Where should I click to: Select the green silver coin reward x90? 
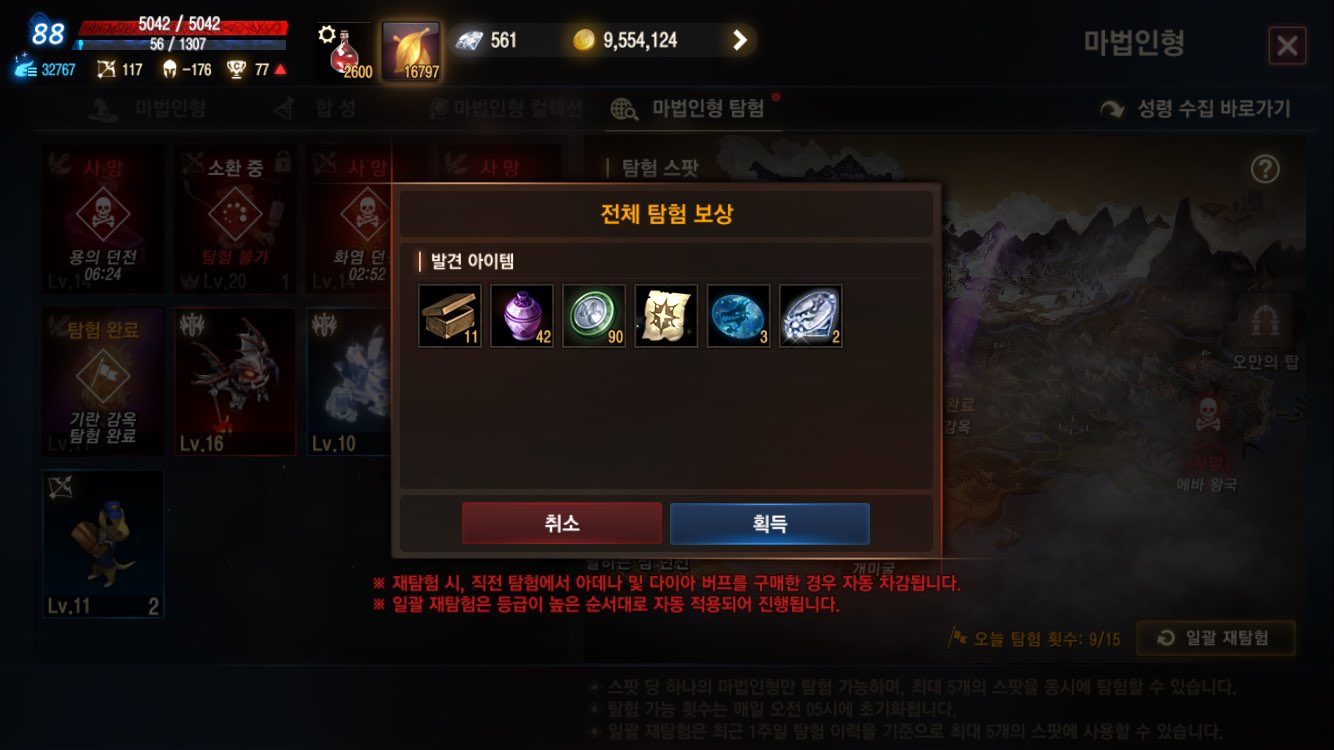(594, 316)
